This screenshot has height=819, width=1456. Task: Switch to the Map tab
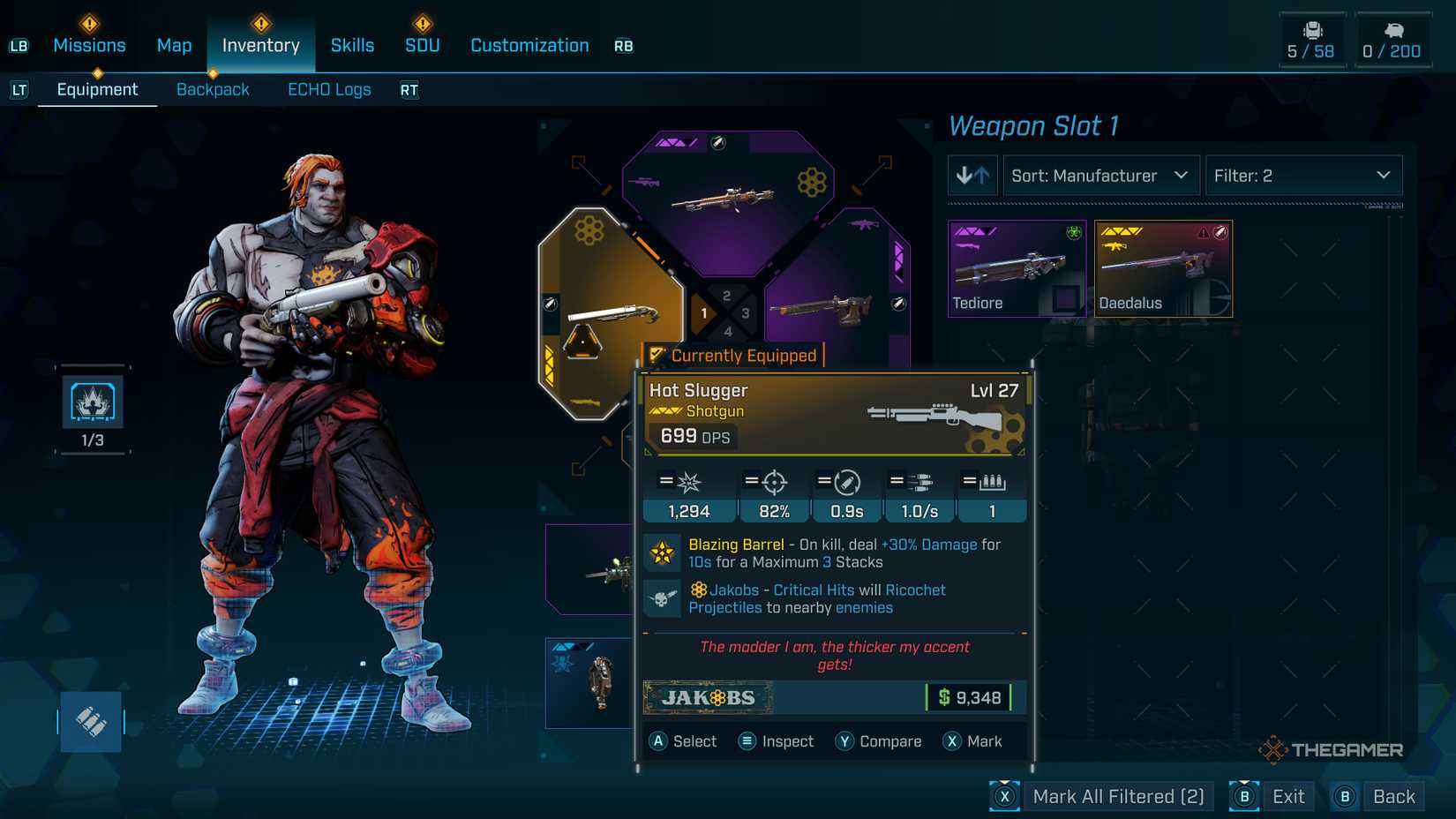174,45
